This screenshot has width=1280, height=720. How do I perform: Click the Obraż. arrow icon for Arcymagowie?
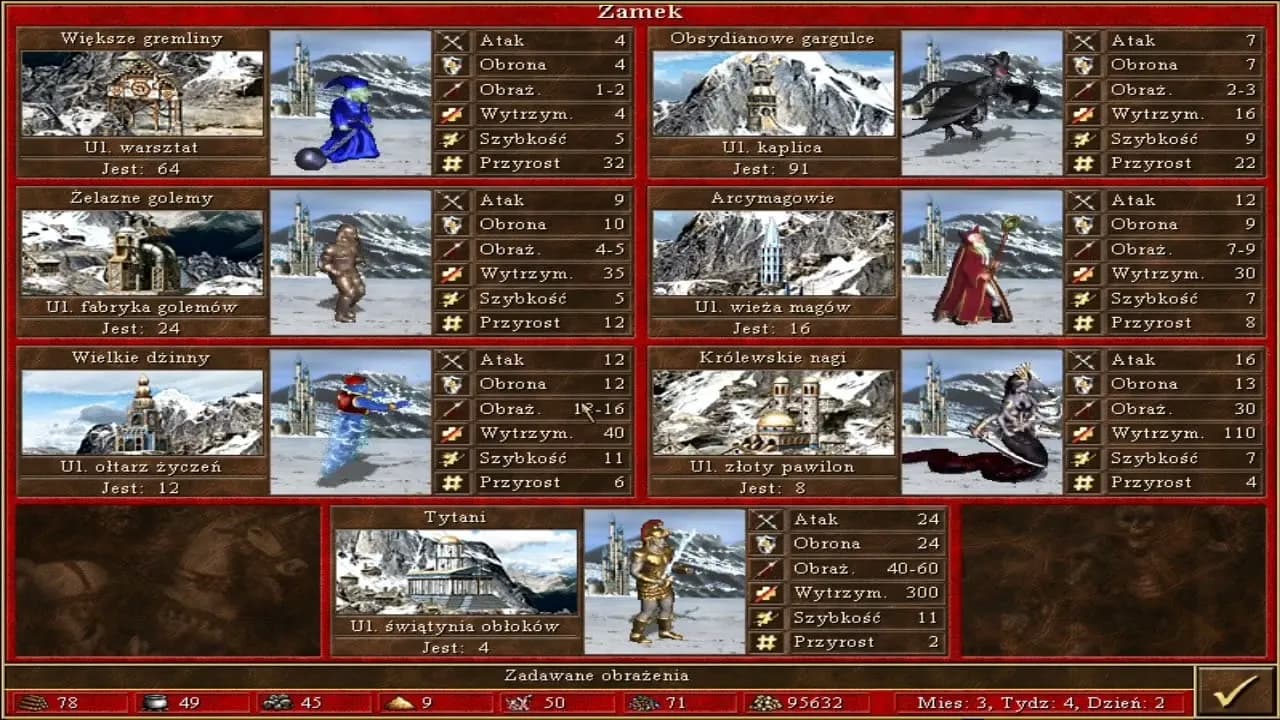tap(1085, 249)
